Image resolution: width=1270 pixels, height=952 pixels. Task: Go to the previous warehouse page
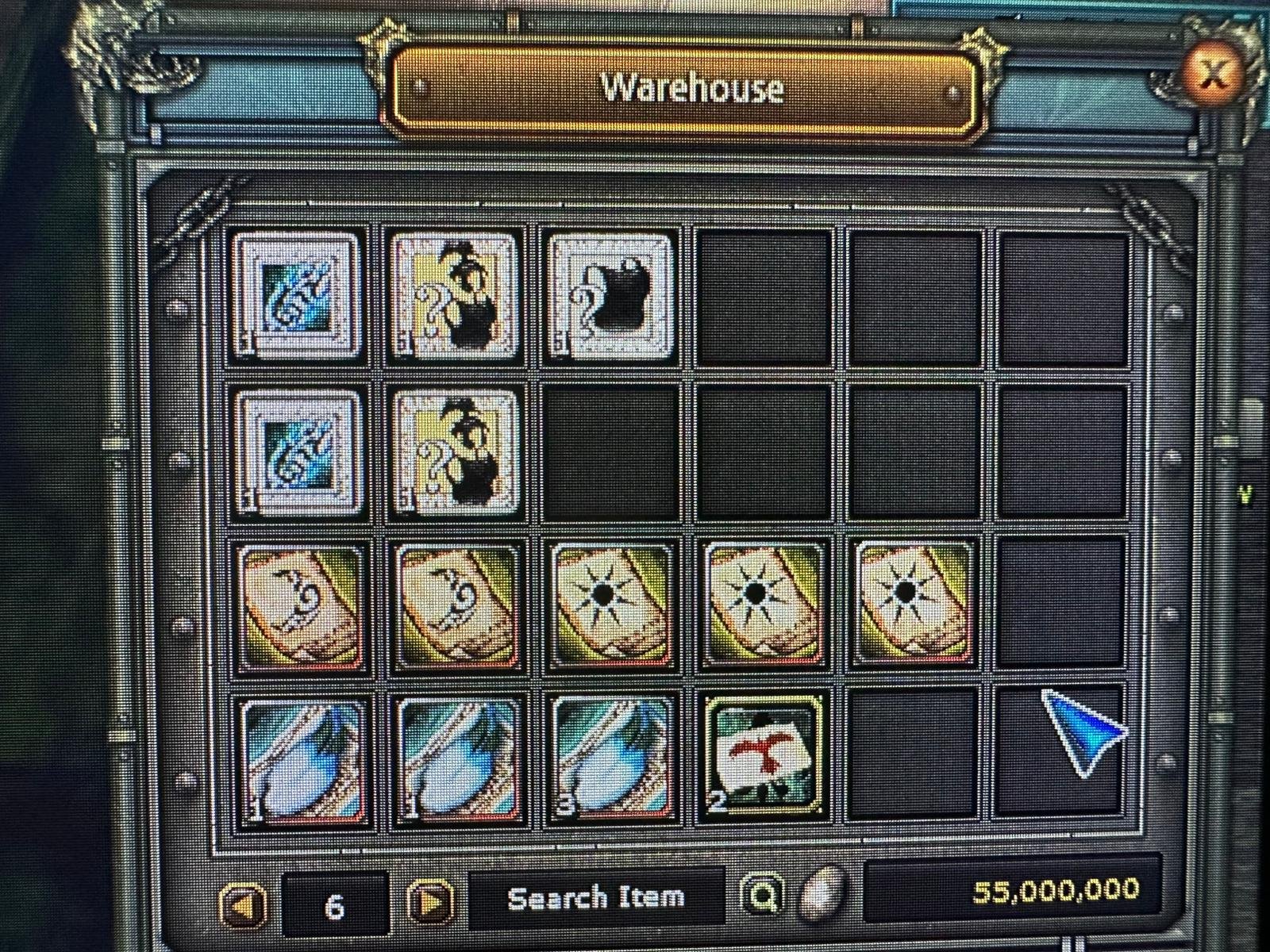point(241,904)
